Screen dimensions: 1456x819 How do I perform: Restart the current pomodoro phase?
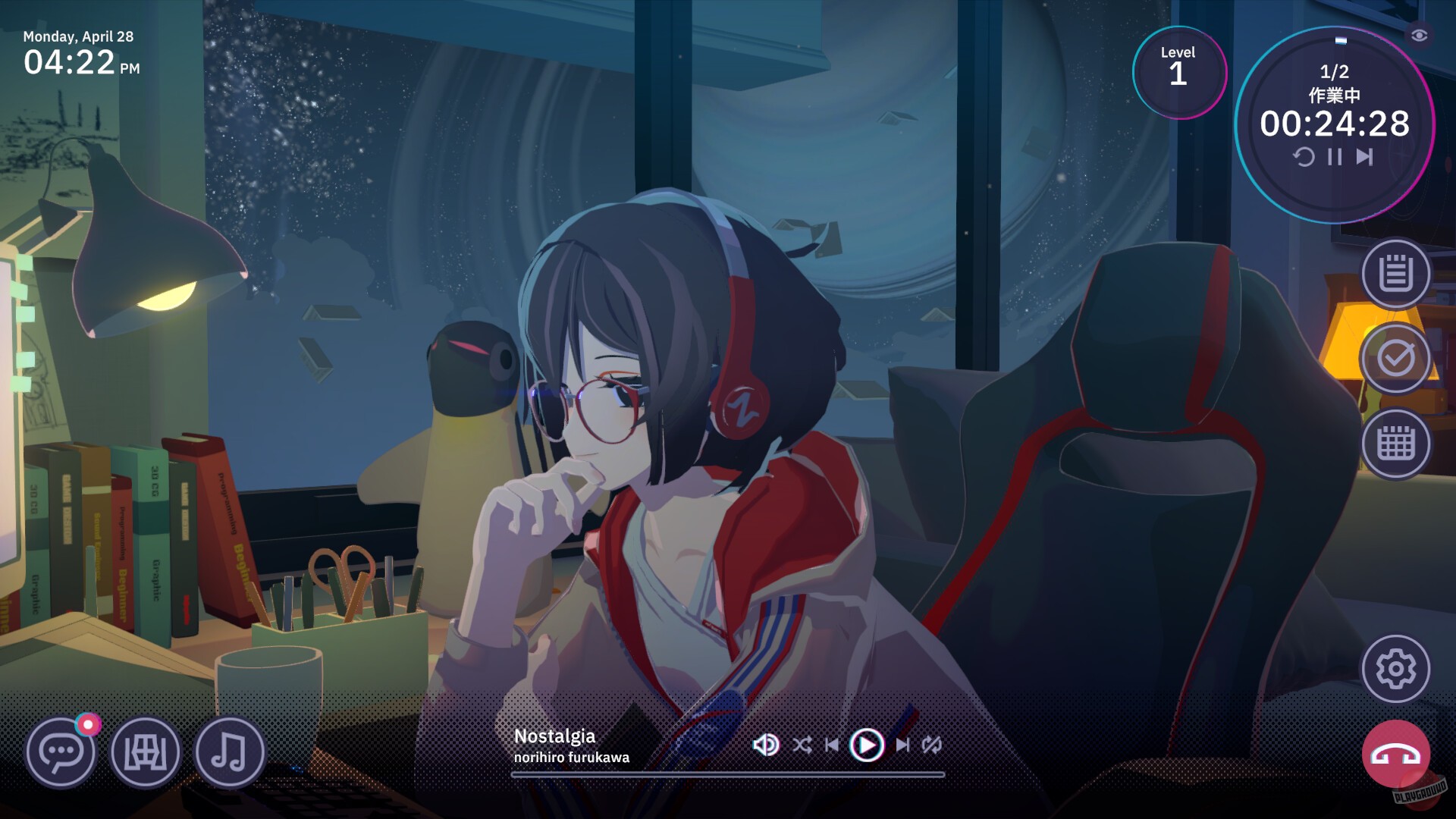point(1303,157)
